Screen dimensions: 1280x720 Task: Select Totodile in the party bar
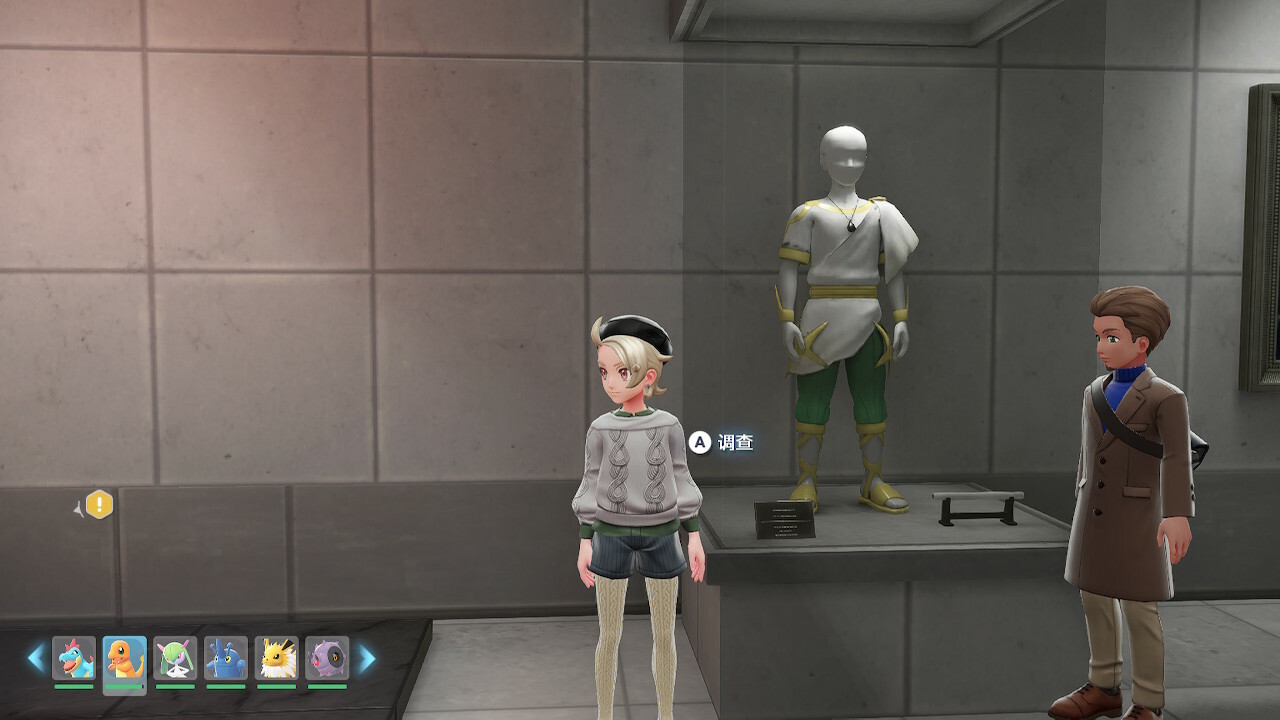point(74,658)
